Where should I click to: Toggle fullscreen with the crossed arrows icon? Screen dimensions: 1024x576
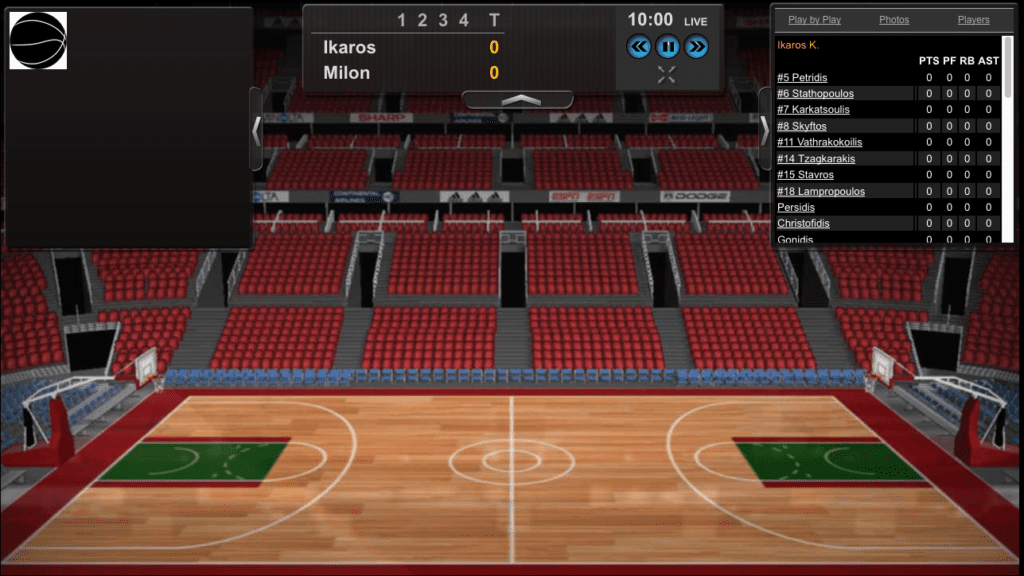pos(667,74)
